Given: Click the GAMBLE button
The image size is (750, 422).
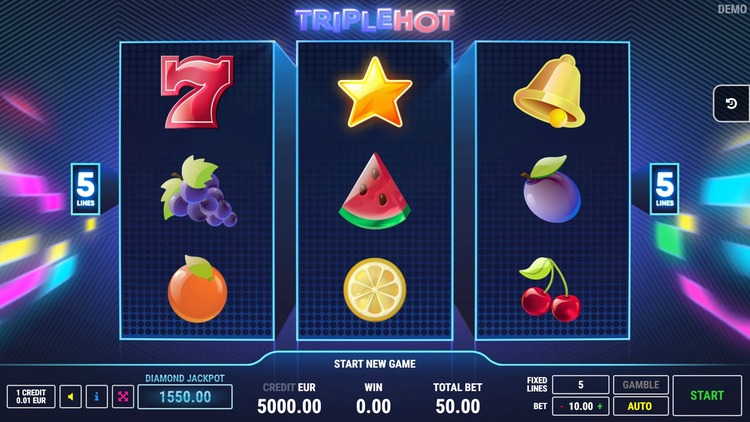Looking at the screenshot, I should pyautogui.click(x=641, y=385).
